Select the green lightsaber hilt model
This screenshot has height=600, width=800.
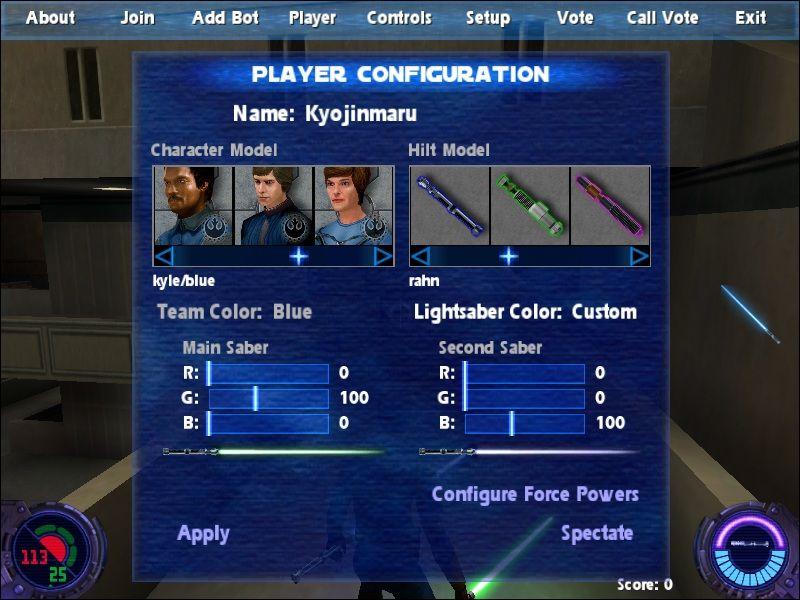(529, 205)
